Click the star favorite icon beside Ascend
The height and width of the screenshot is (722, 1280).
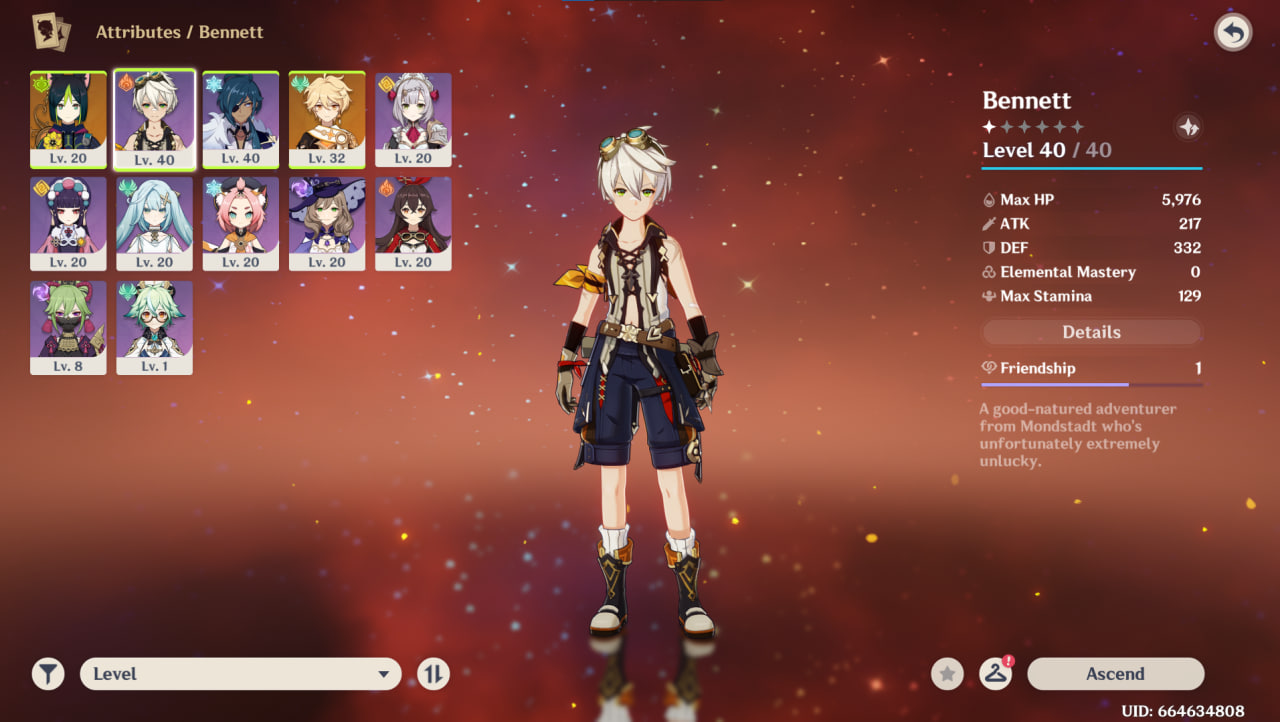[947, 674]
